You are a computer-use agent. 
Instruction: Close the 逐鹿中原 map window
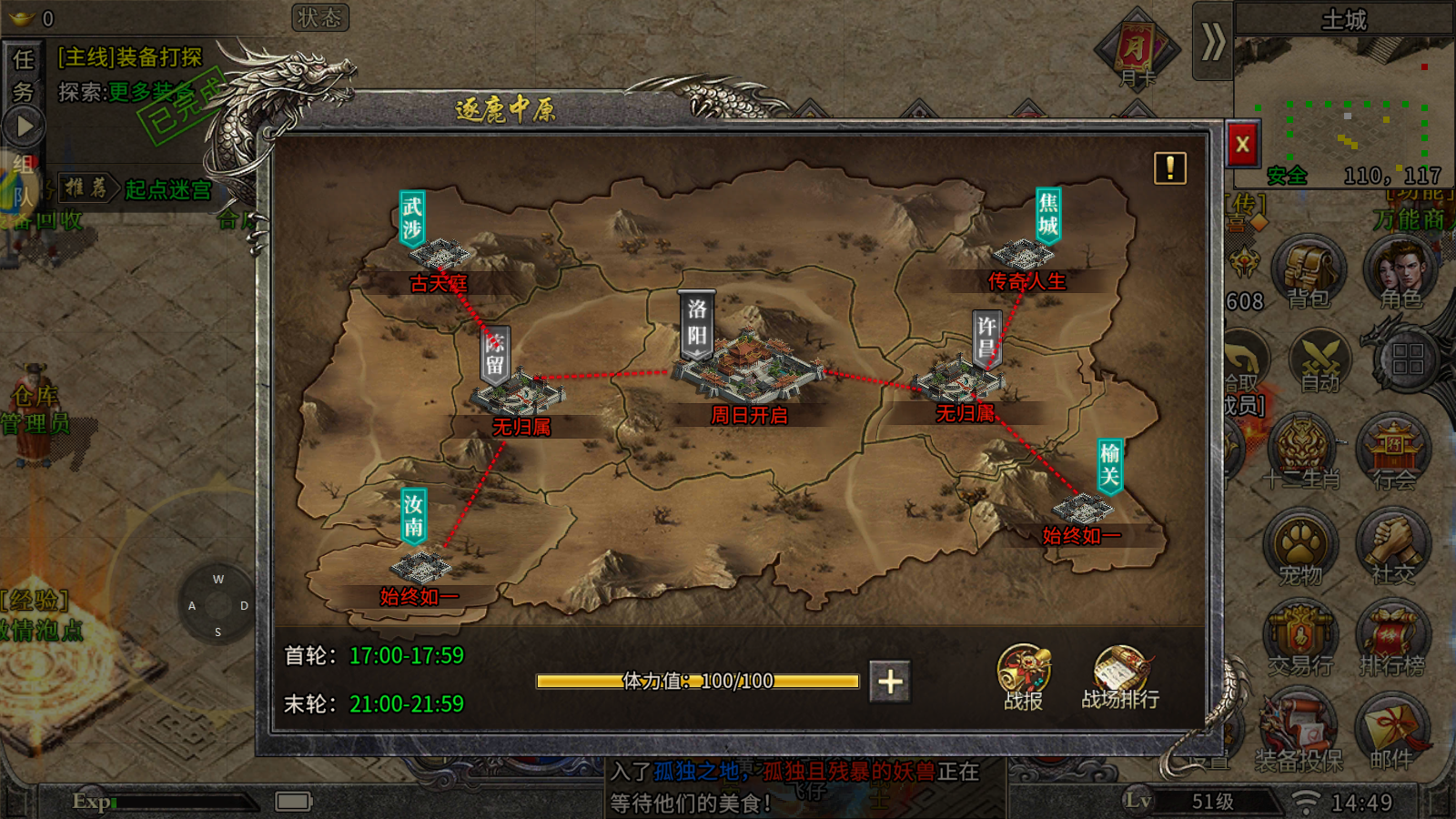[1242, 144]
